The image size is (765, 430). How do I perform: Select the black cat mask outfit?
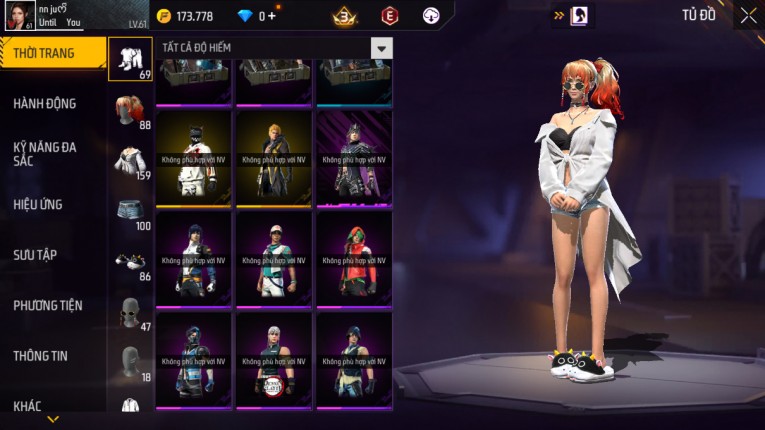[194, 157]
